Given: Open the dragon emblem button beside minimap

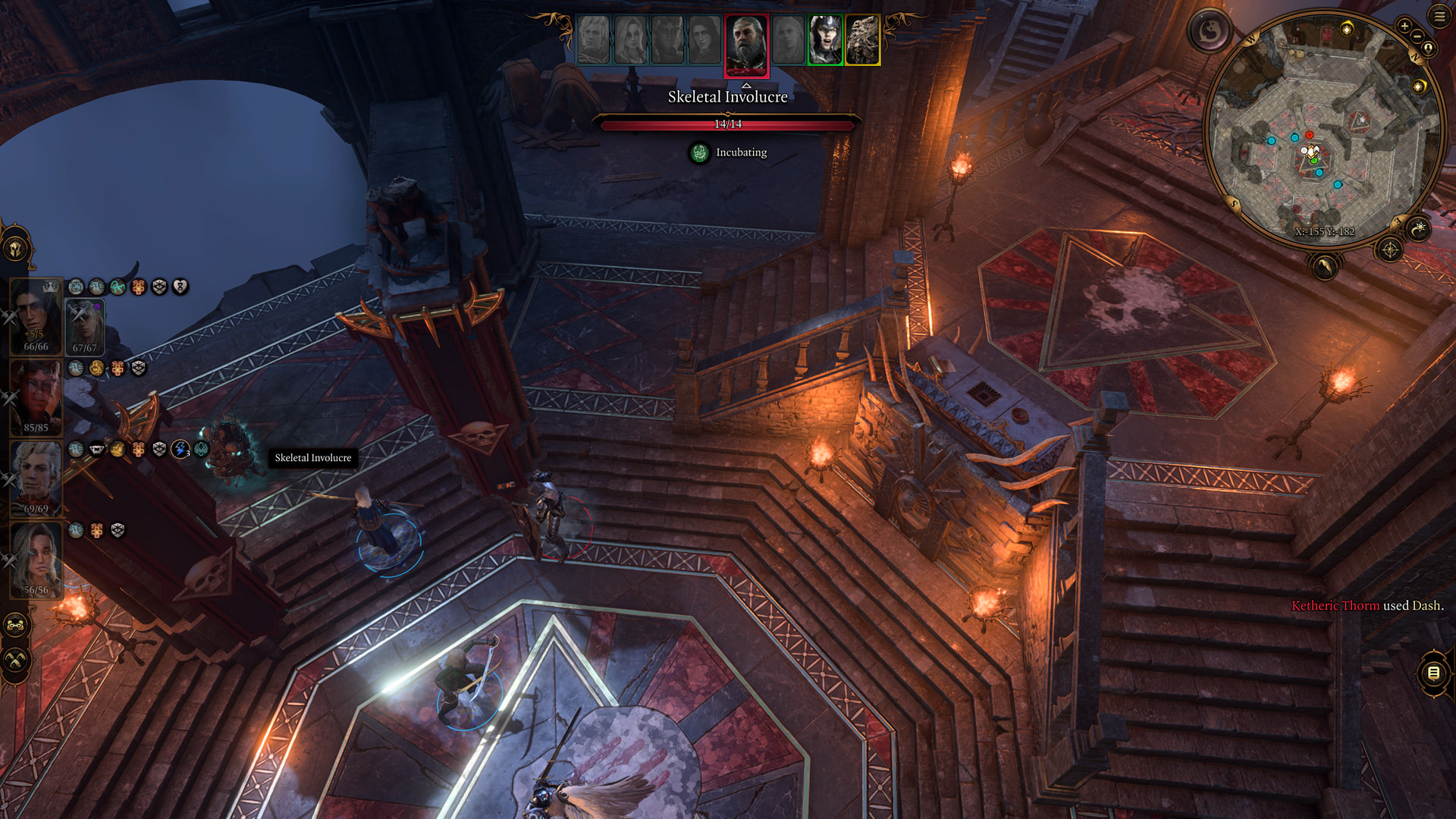Looking at the screenshot, I should point(1209,31).
